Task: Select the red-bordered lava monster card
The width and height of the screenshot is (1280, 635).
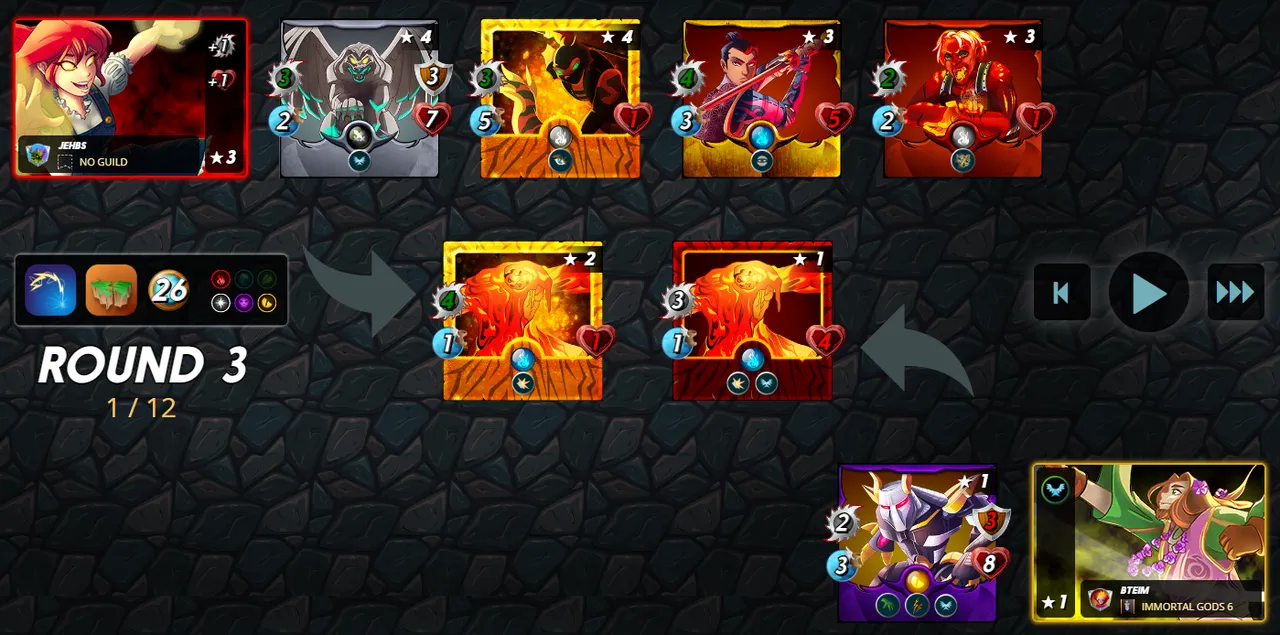Action: click(752, 320)
